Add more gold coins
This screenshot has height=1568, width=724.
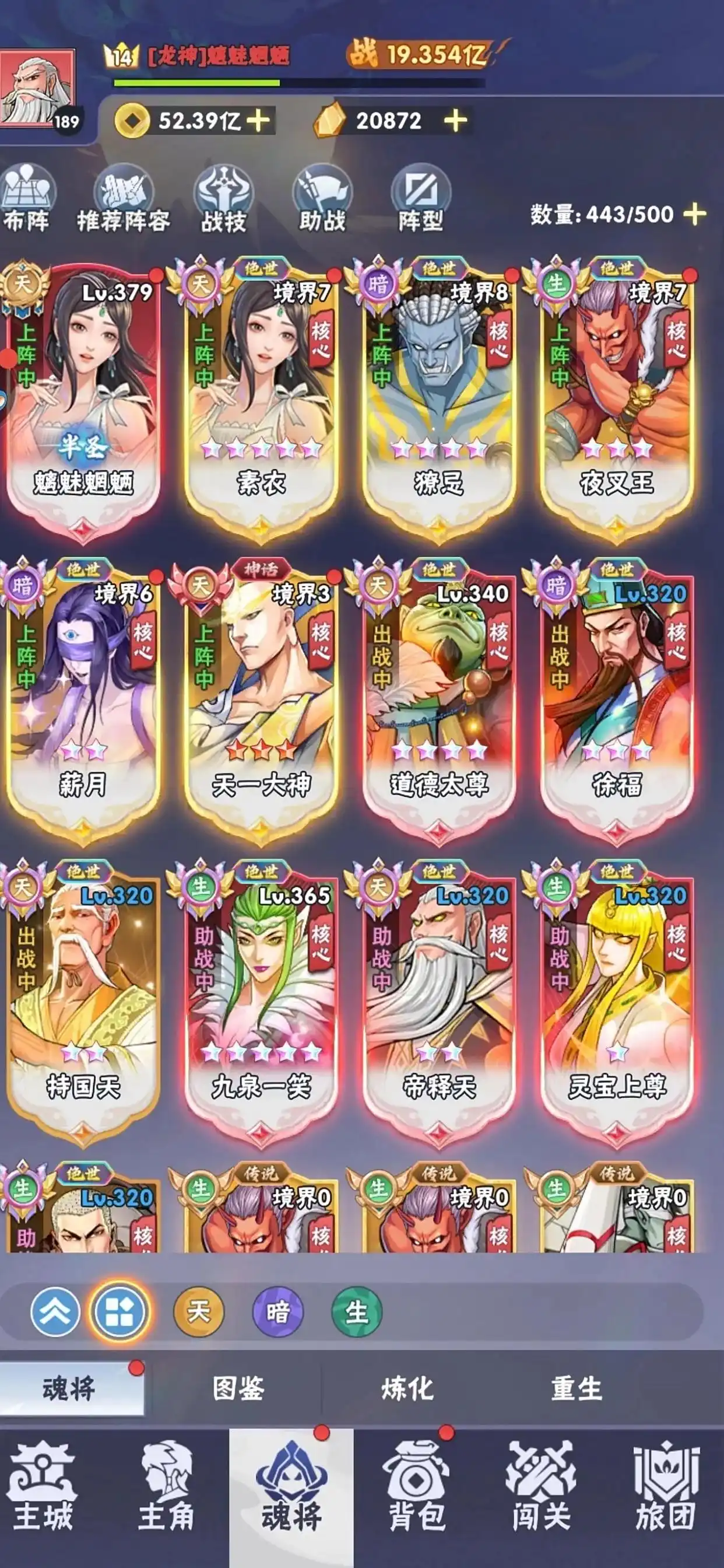[x=259, y=121]
